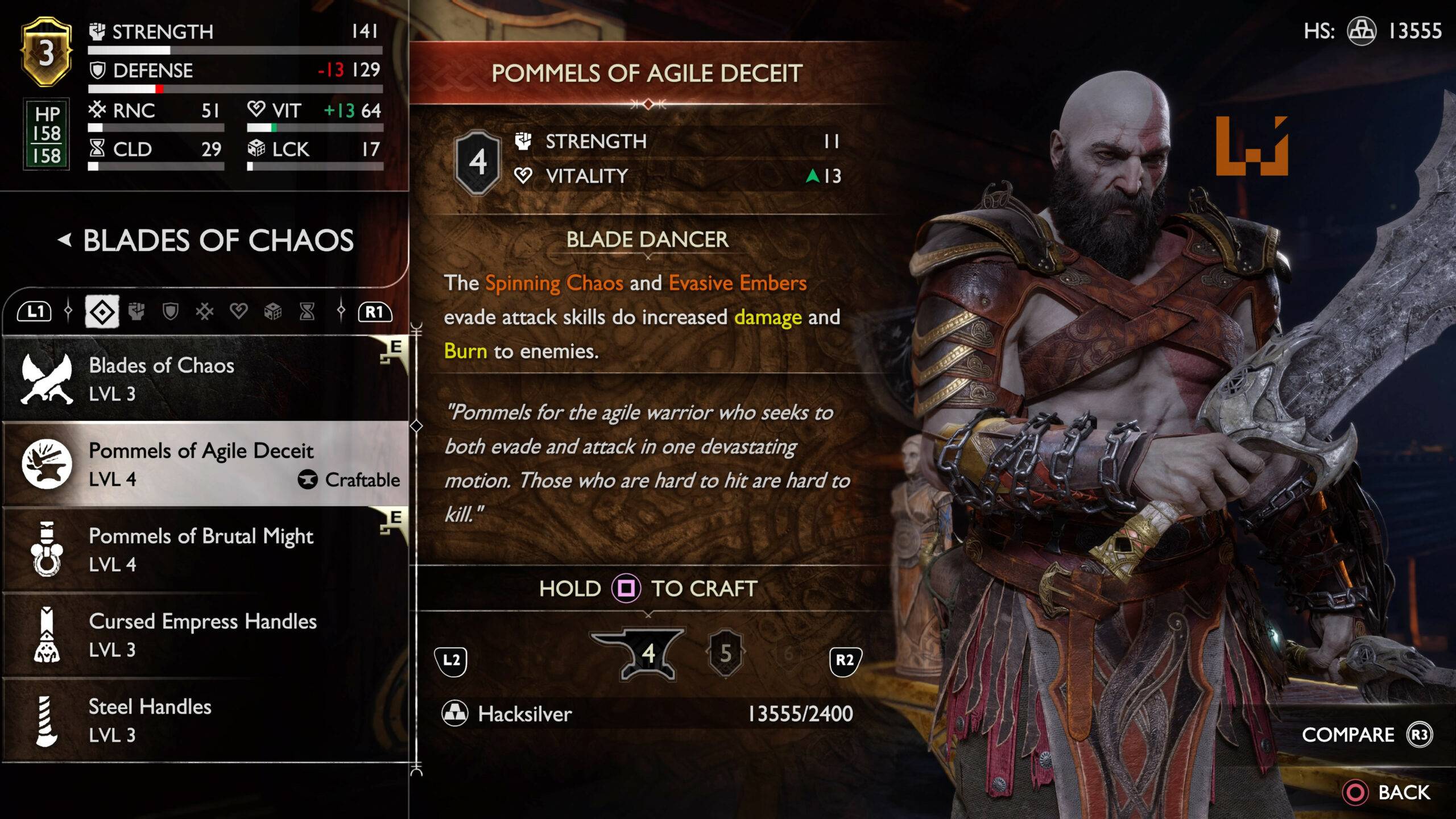Toggle the level 4 anvil selection
Image resolution: width=1456 pixels, height=819 pixels.
pos(648,653)
